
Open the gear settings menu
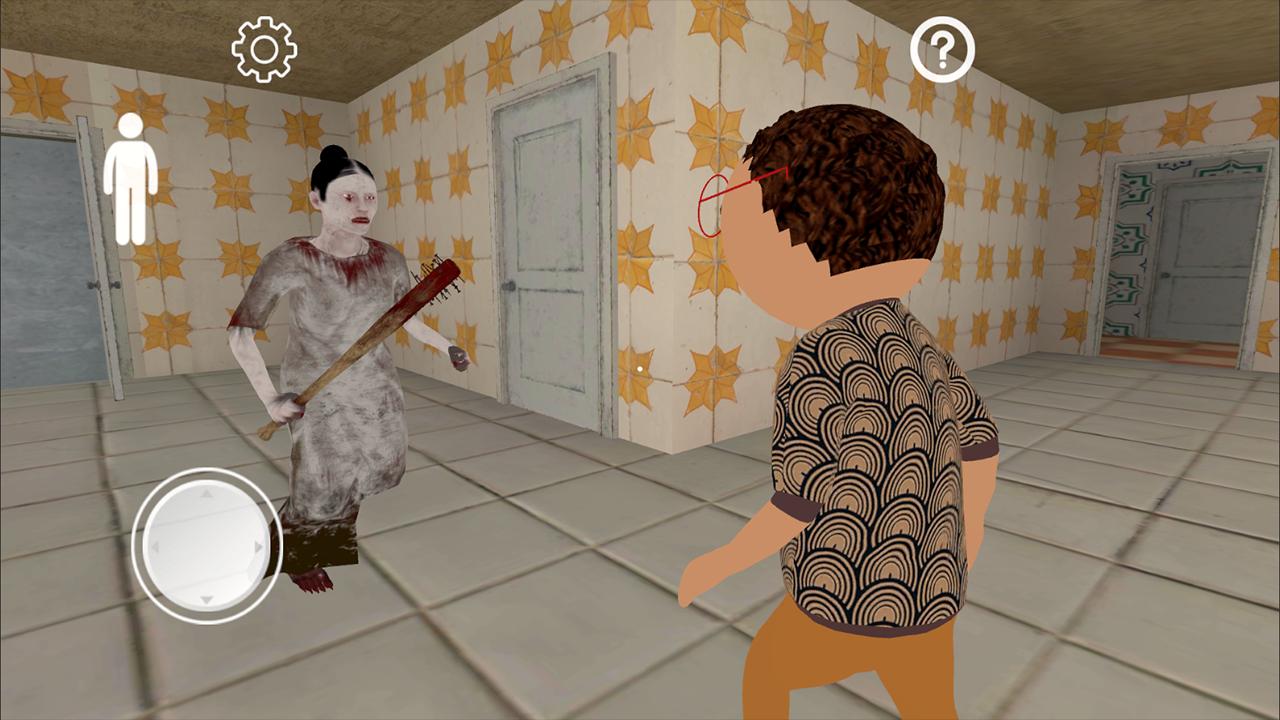[264, 49]
